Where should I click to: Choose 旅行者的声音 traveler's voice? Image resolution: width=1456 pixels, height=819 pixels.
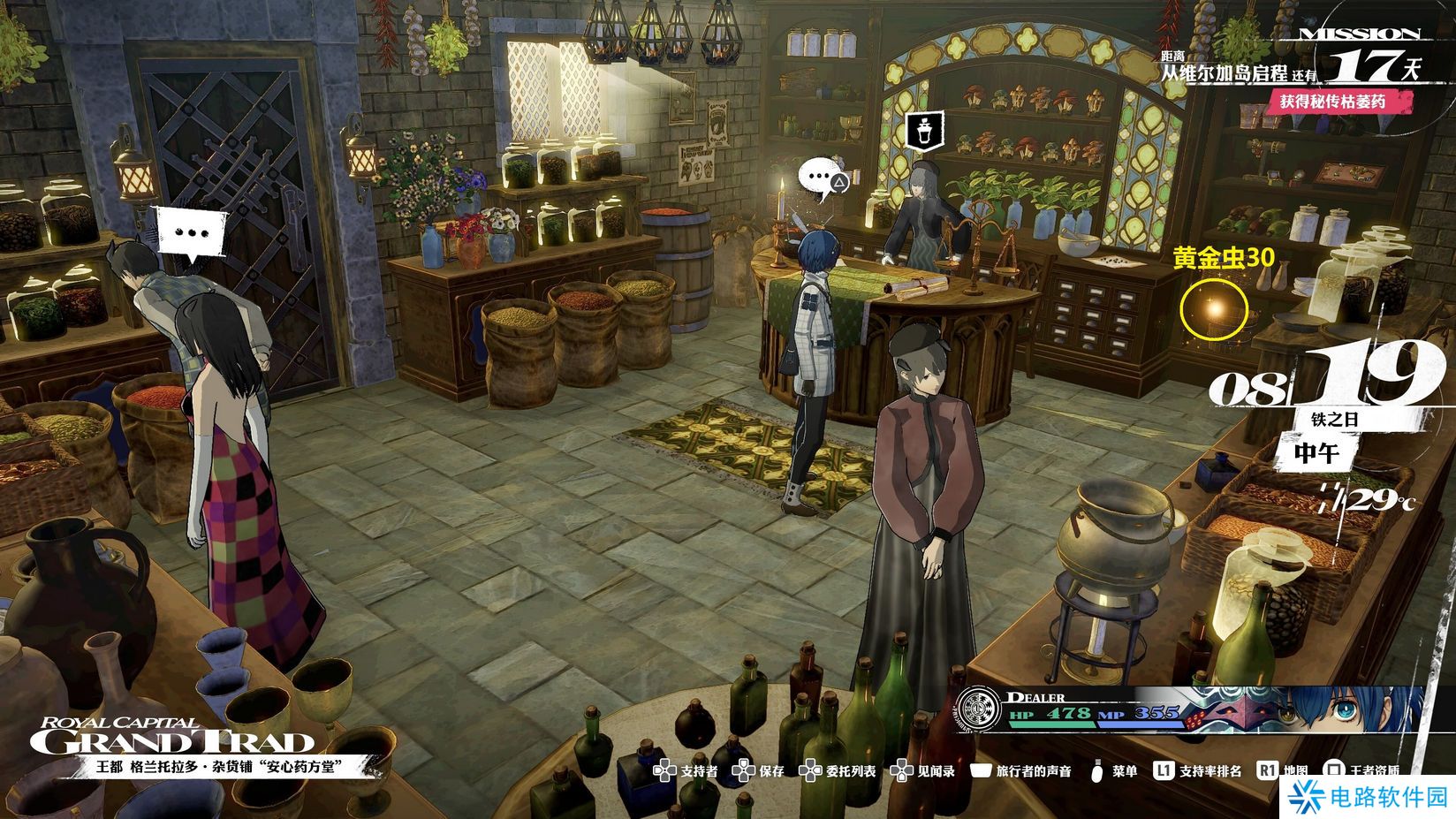click(x=1021, y=771)
